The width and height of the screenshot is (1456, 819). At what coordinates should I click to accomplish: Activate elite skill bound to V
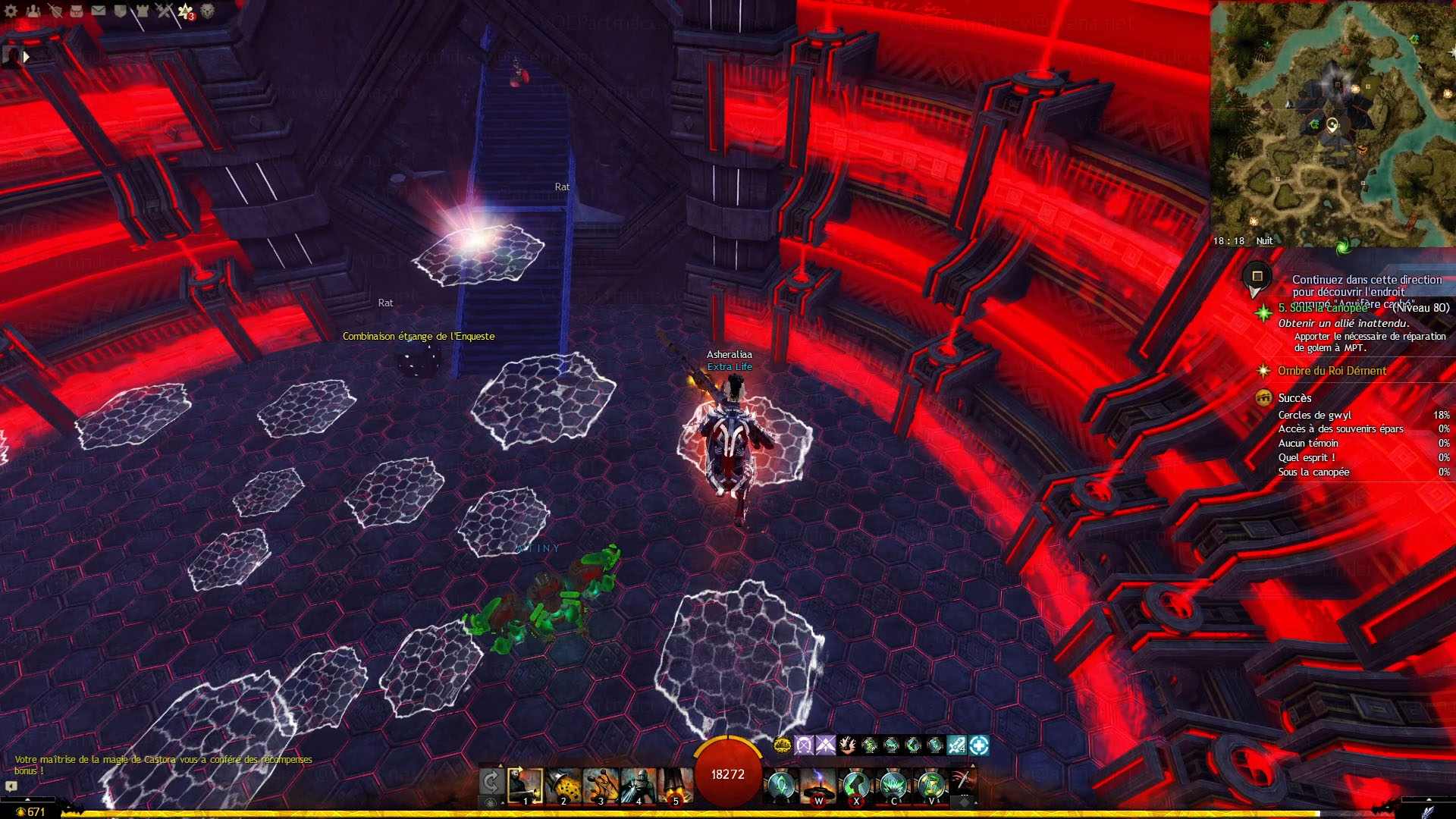point(931,786)
